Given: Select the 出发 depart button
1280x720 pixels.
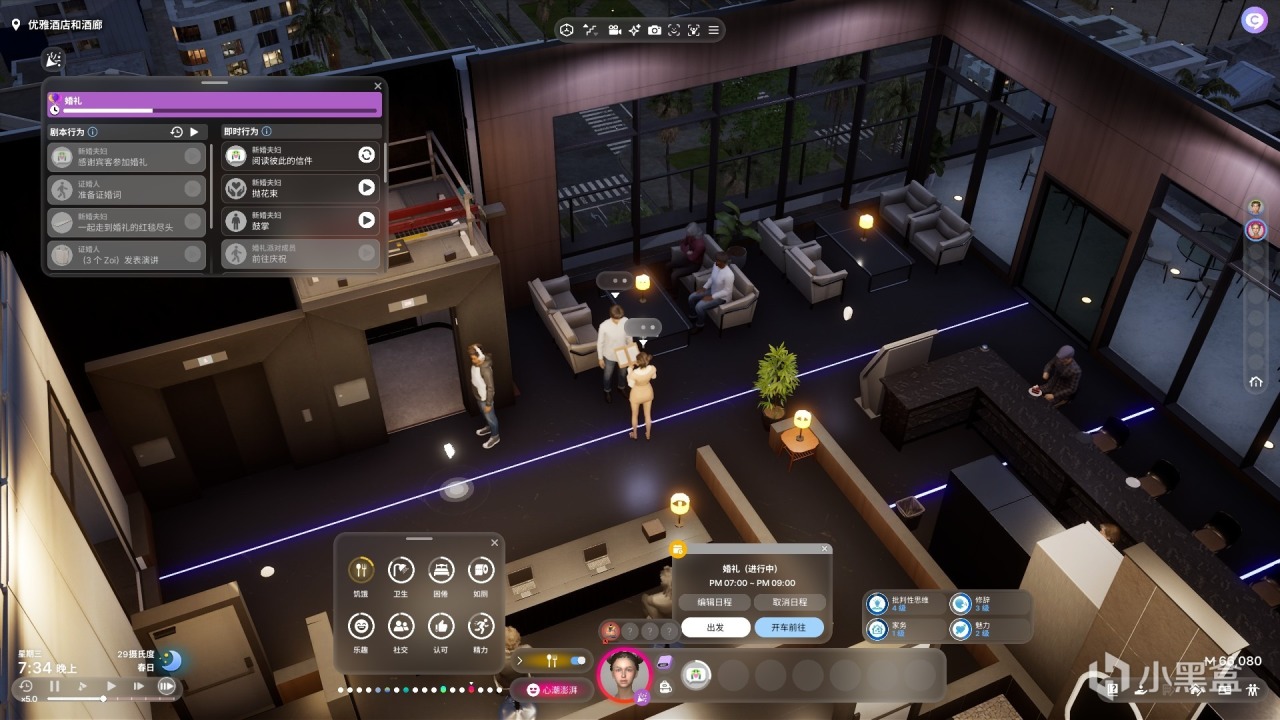Looking at the screenshot, I should coord(714,628).
